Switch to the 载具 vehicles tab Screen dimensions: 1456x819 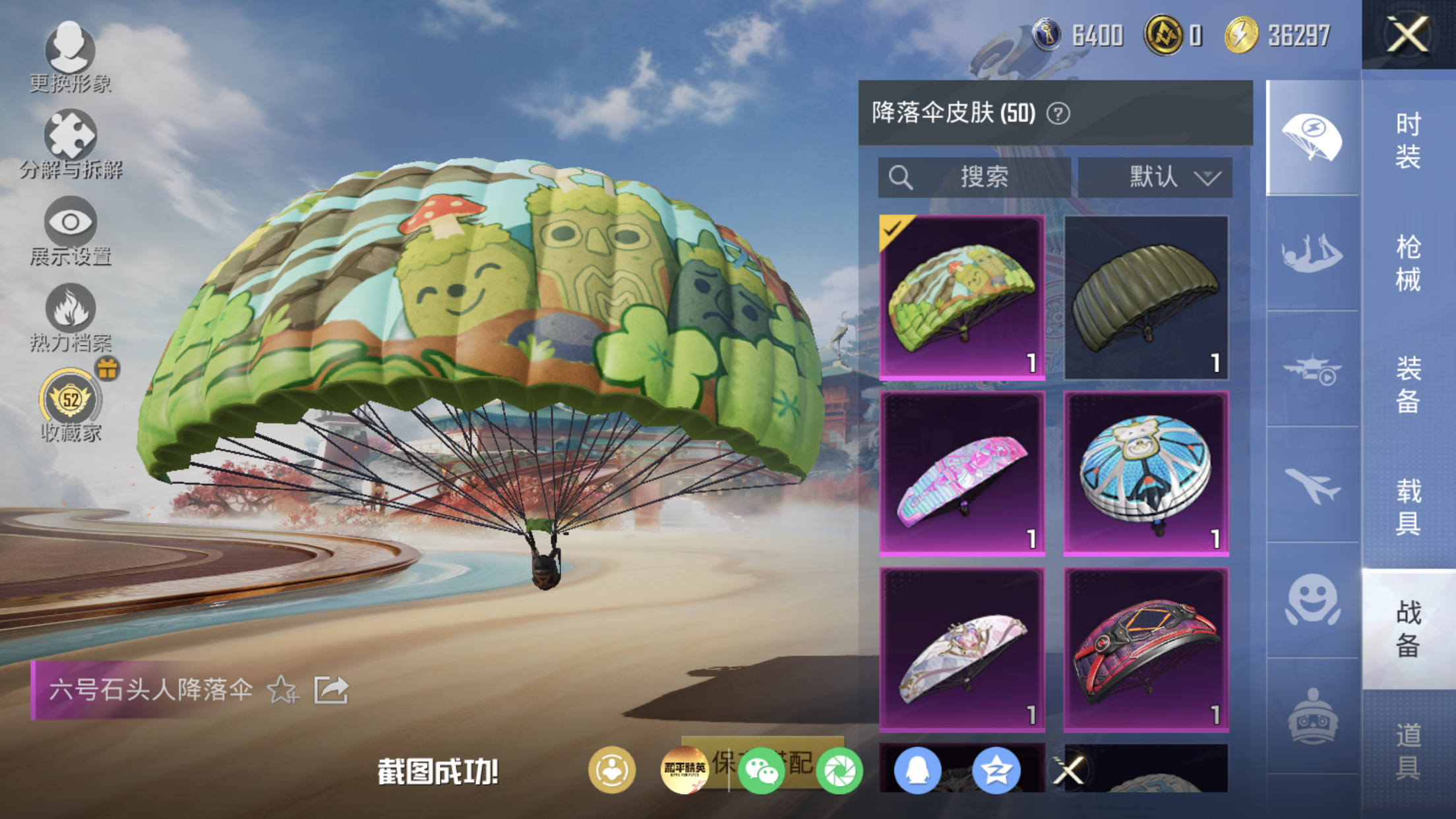pos(1408,506)
